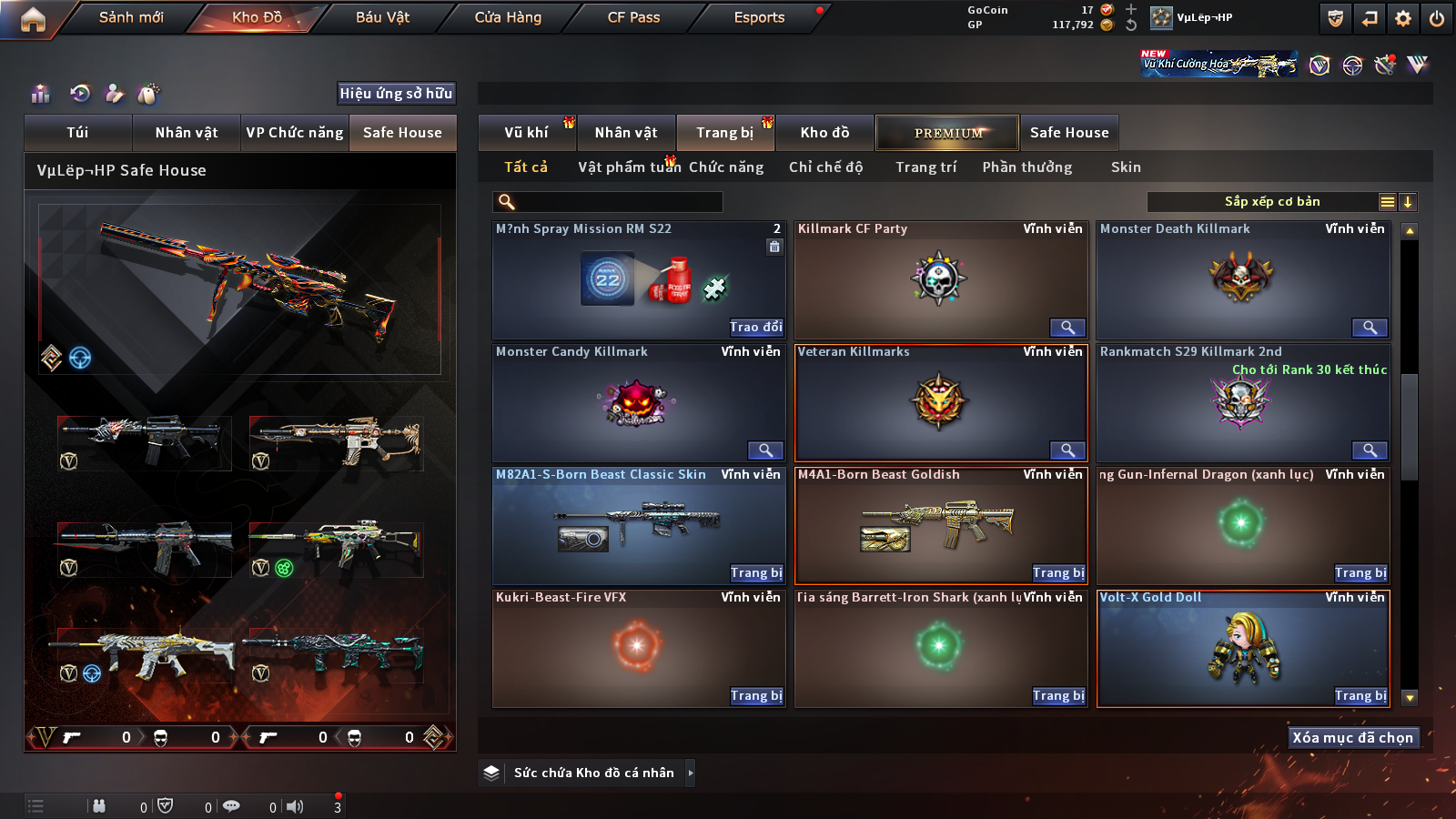Screen dimensions: 1456x819
Task: Equip the M4A1-Born Beast Goldish
Action: [1058, 573]
